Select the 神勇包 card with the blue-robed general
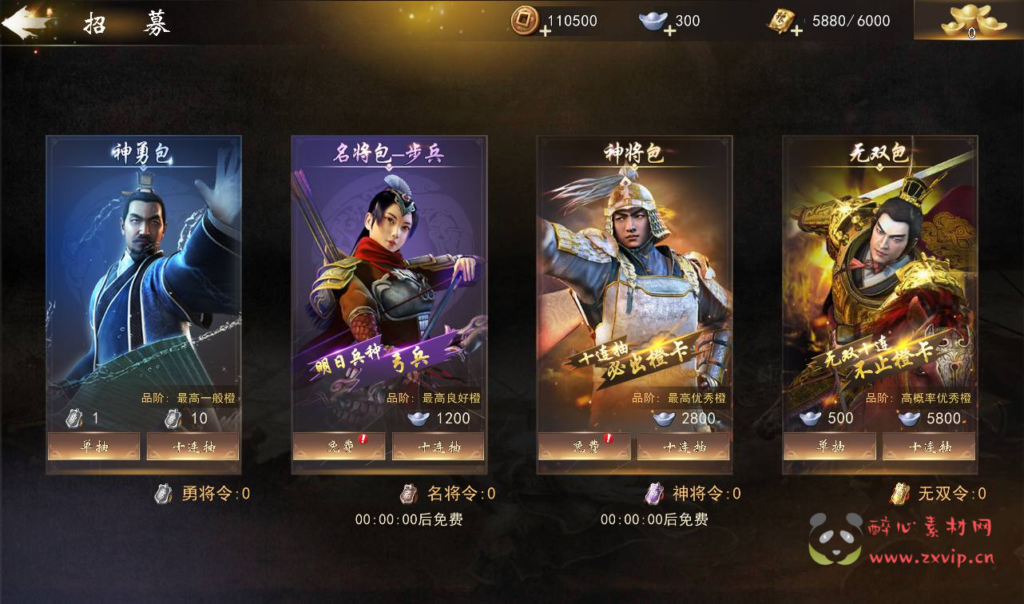This screenshot has width=1024, height=604. point(143,270)
